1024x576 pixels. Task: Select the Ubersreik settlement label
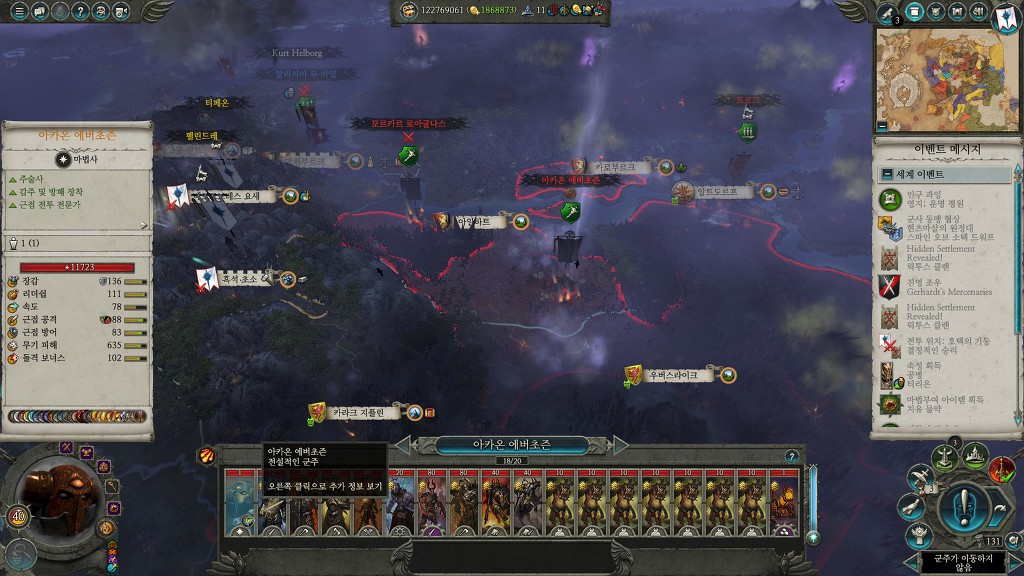coord(671,375)
